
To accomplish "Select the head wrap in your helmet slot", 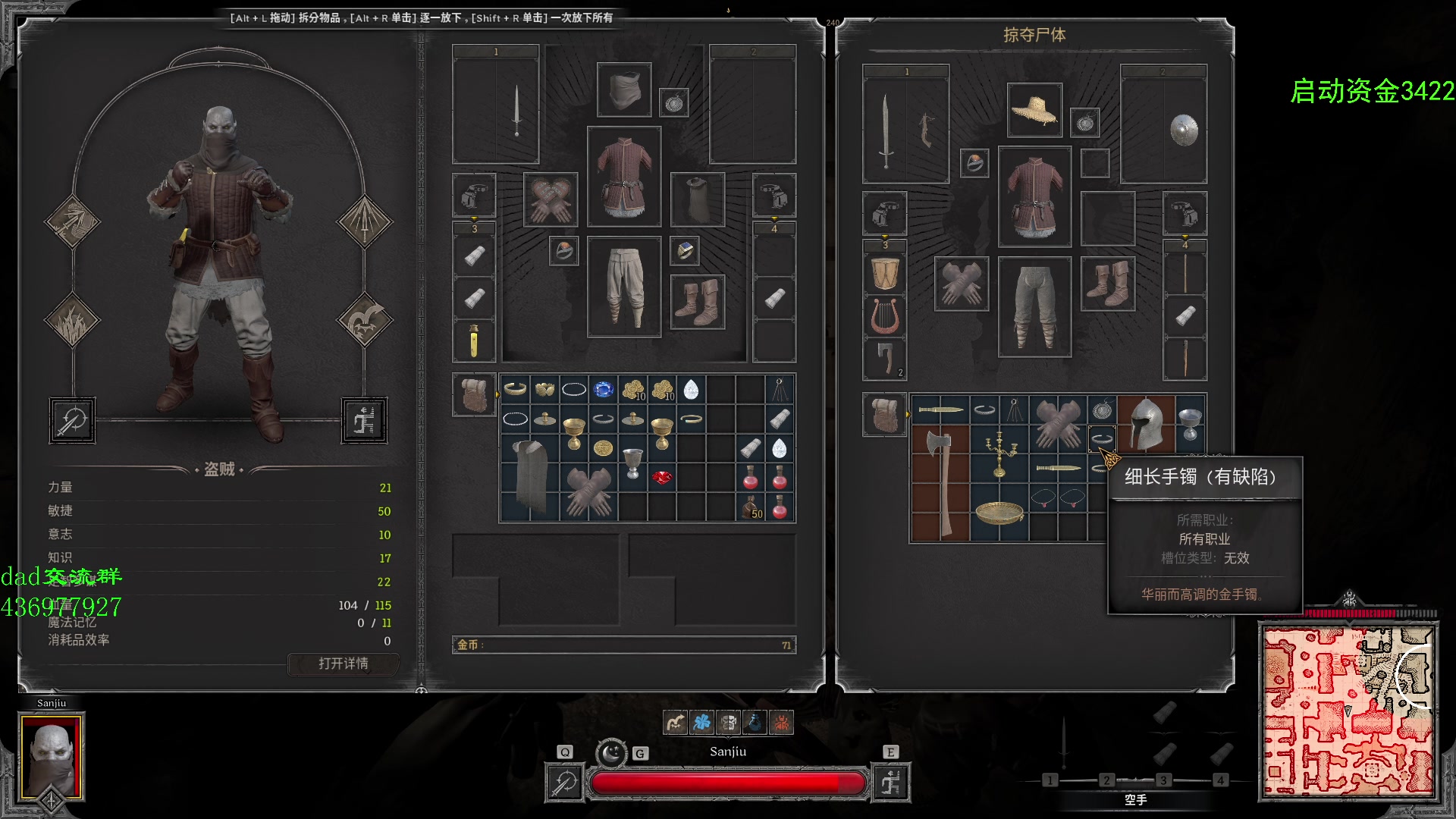I will (x=623, y=90).
